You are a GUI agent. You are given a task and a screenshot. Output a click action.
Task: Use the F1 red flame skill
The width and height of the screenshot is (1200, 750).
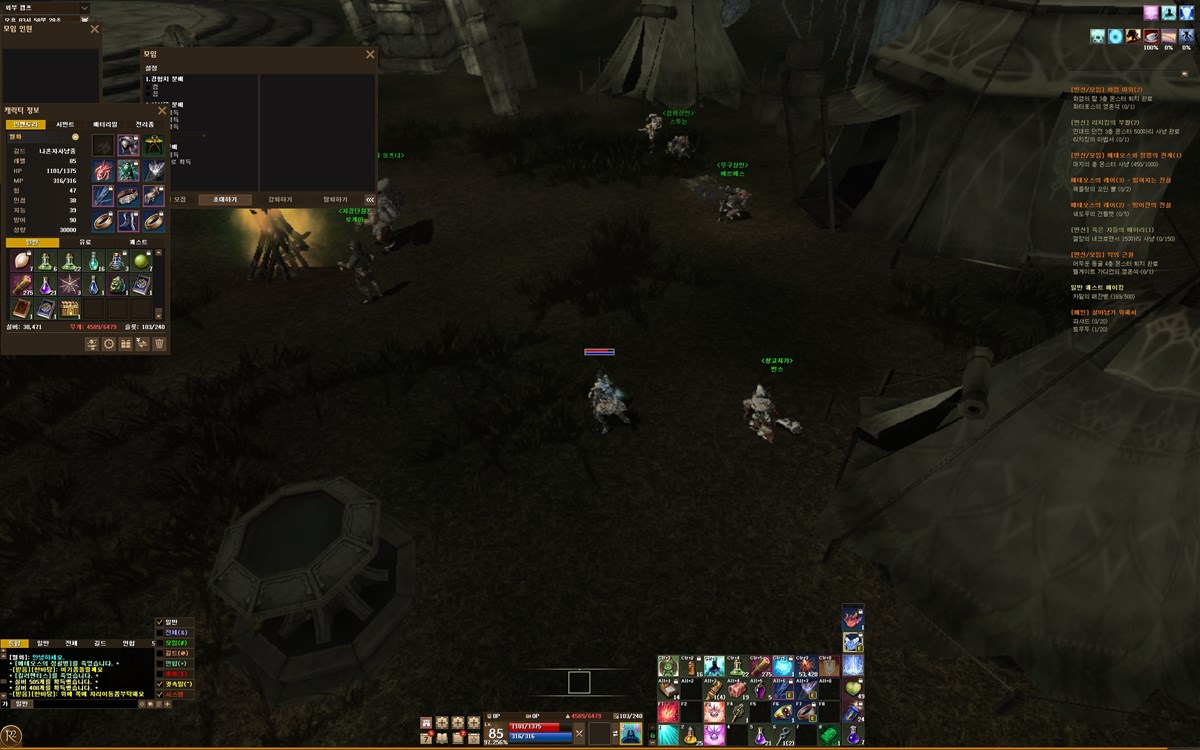tap(668, 712)
